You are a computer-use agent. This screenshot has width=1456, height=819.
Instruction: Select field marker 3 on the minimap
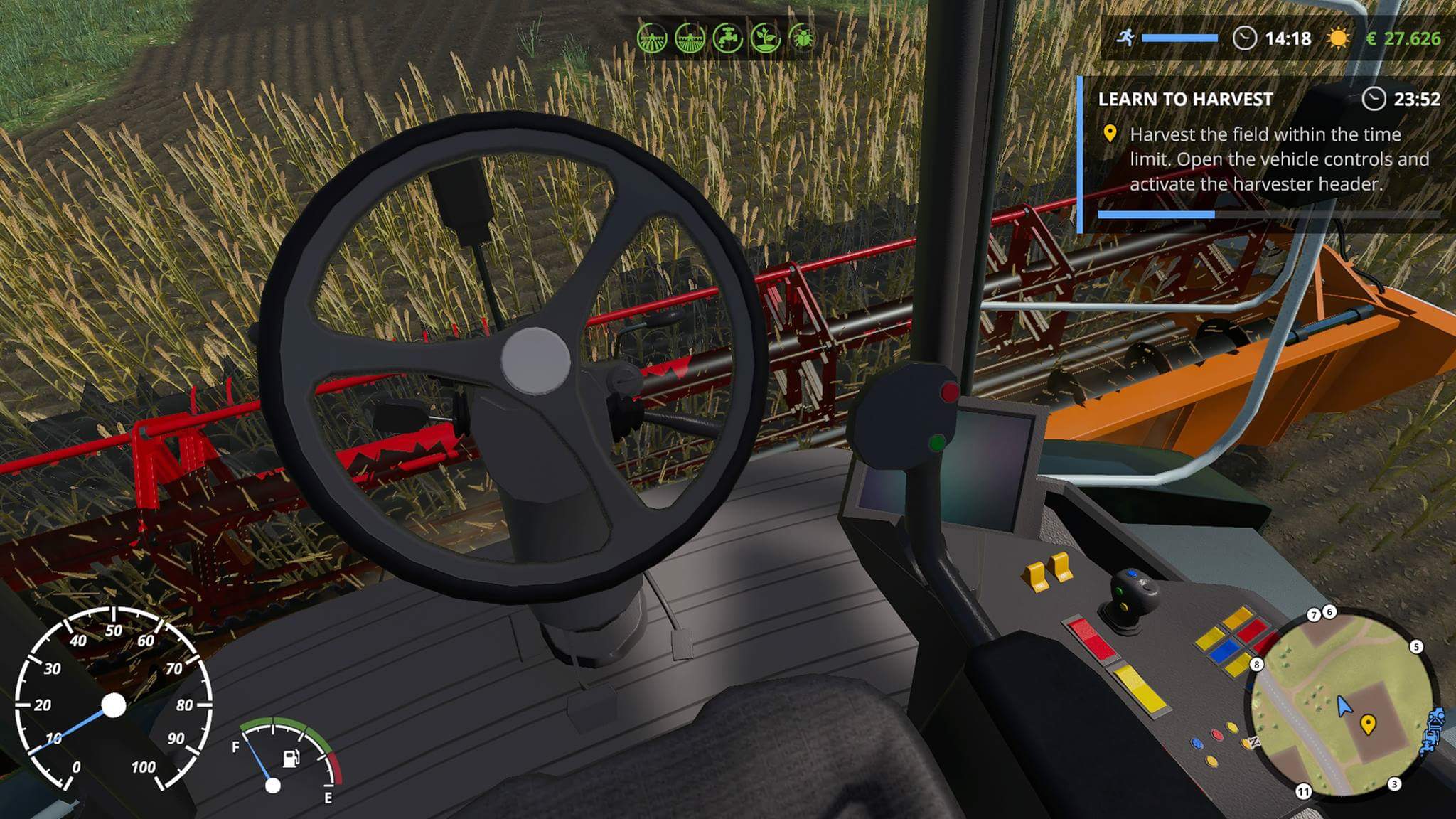click(x=1394, y=783)
